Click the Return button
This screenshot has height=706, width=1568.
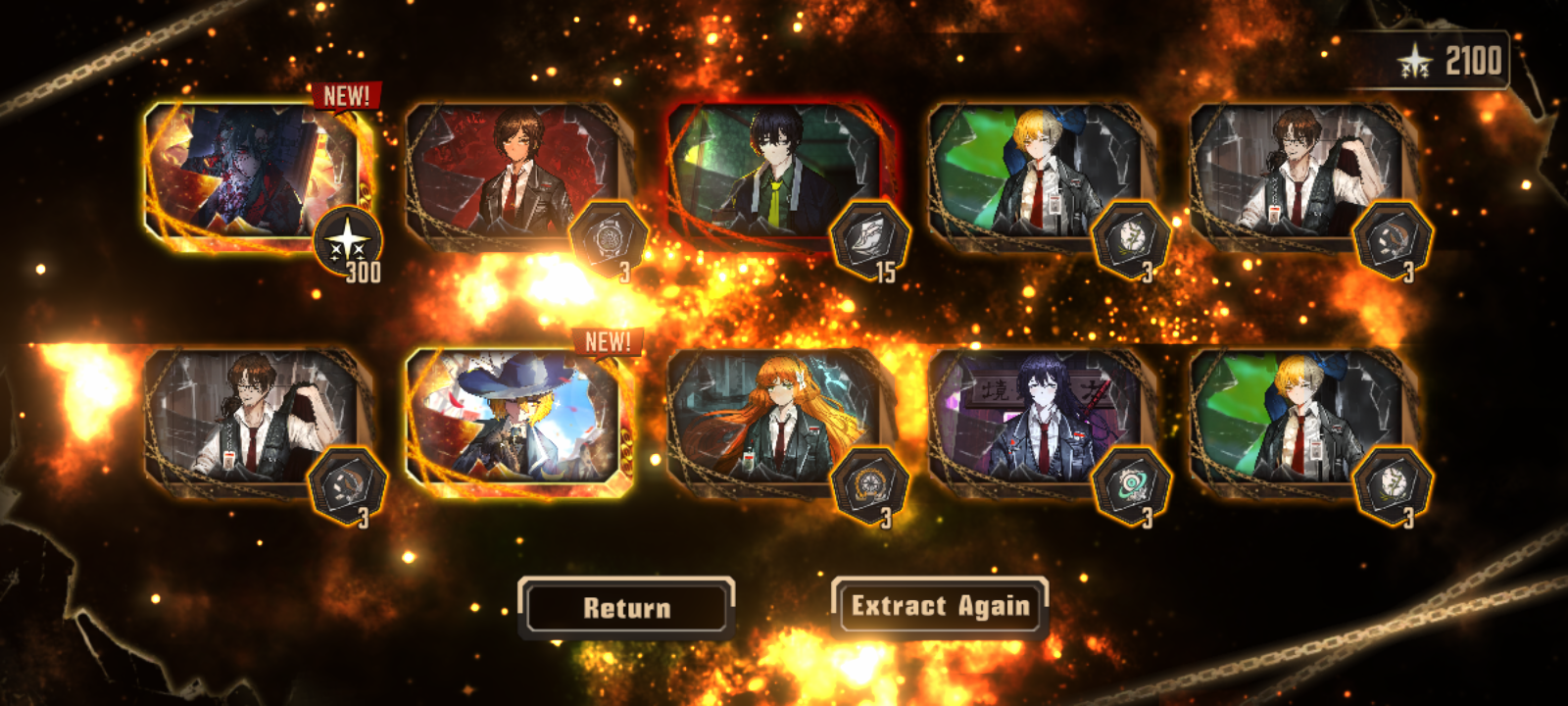pyautogui.click(x=626, y=608)
